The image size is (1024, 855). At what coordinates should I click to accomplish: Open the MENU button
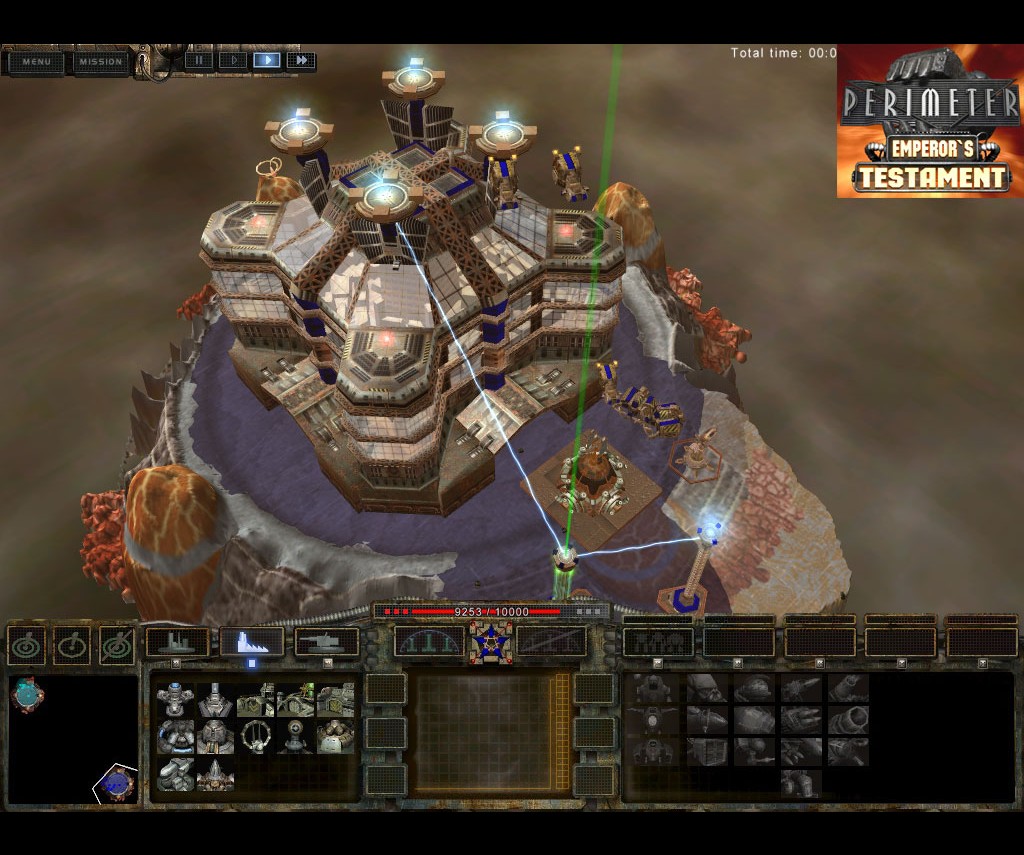point(36,62)
